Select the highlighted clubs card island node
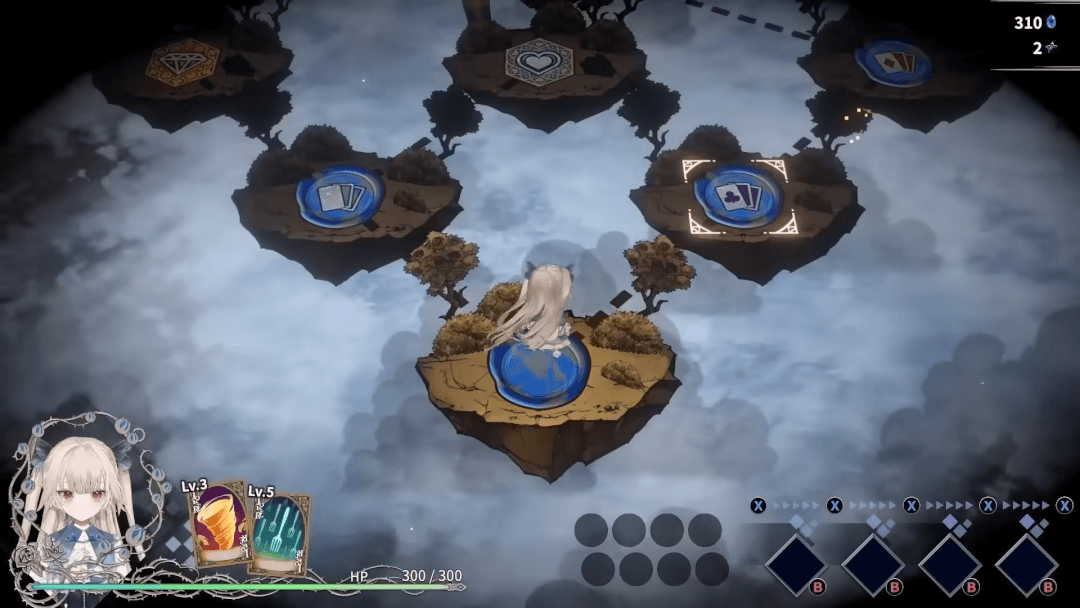1080x608 pixels. [738, 194]
